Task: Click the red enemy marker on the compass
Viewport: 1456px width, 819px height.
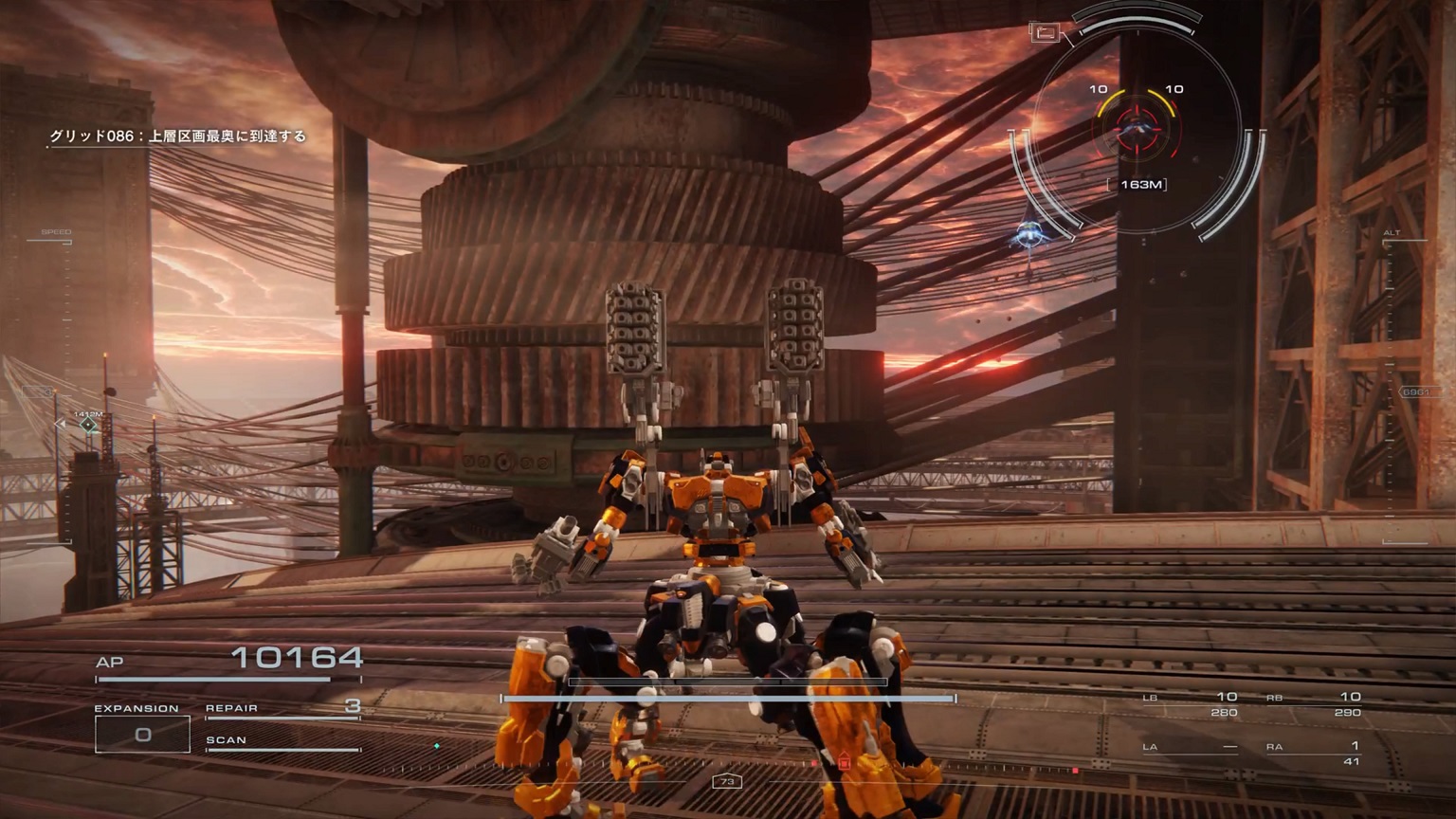Action: click(x=844, y=761)
